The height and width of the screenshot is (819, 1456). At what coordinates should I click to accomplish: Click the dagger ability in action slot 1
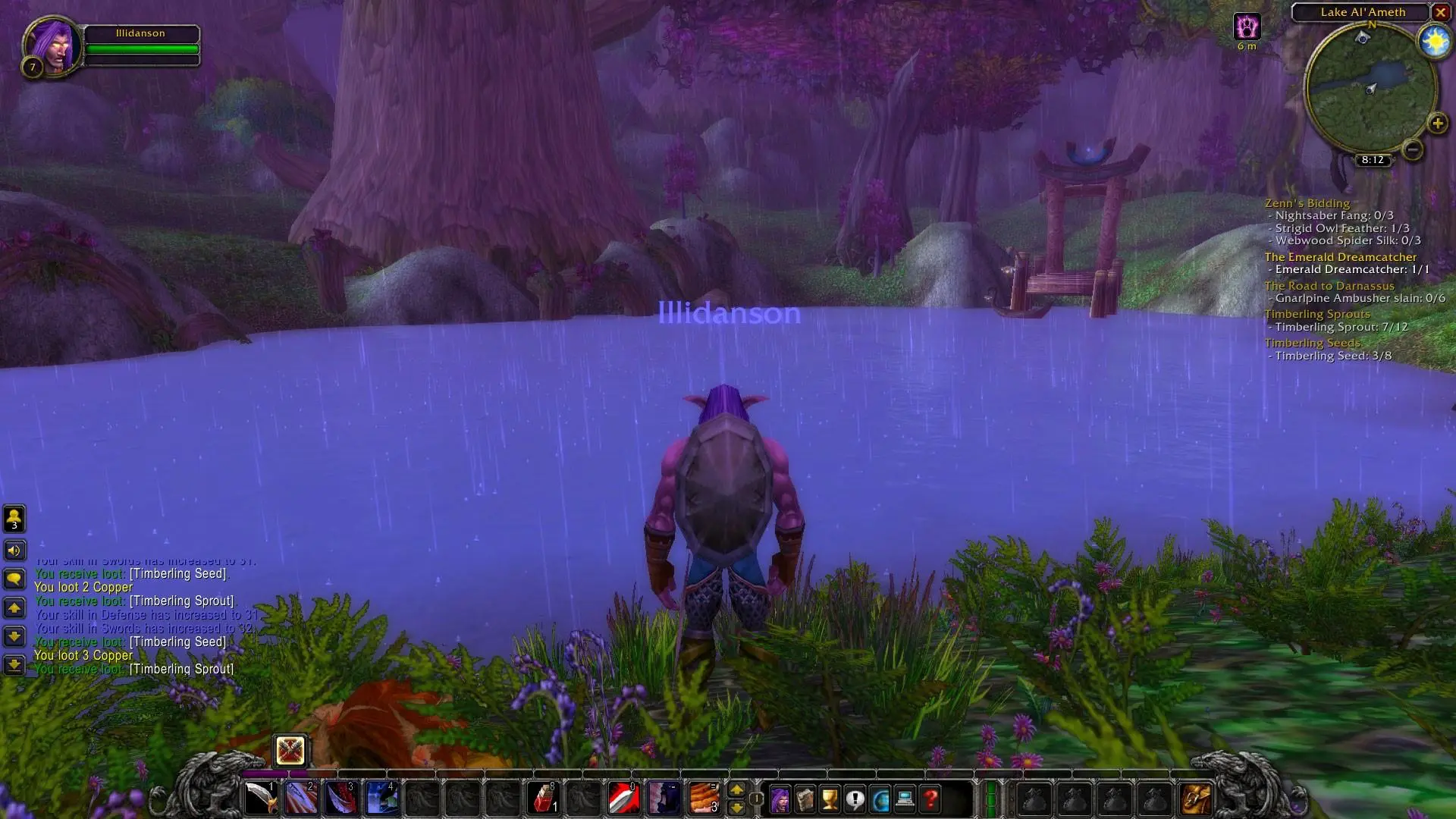tap(260, 796)
